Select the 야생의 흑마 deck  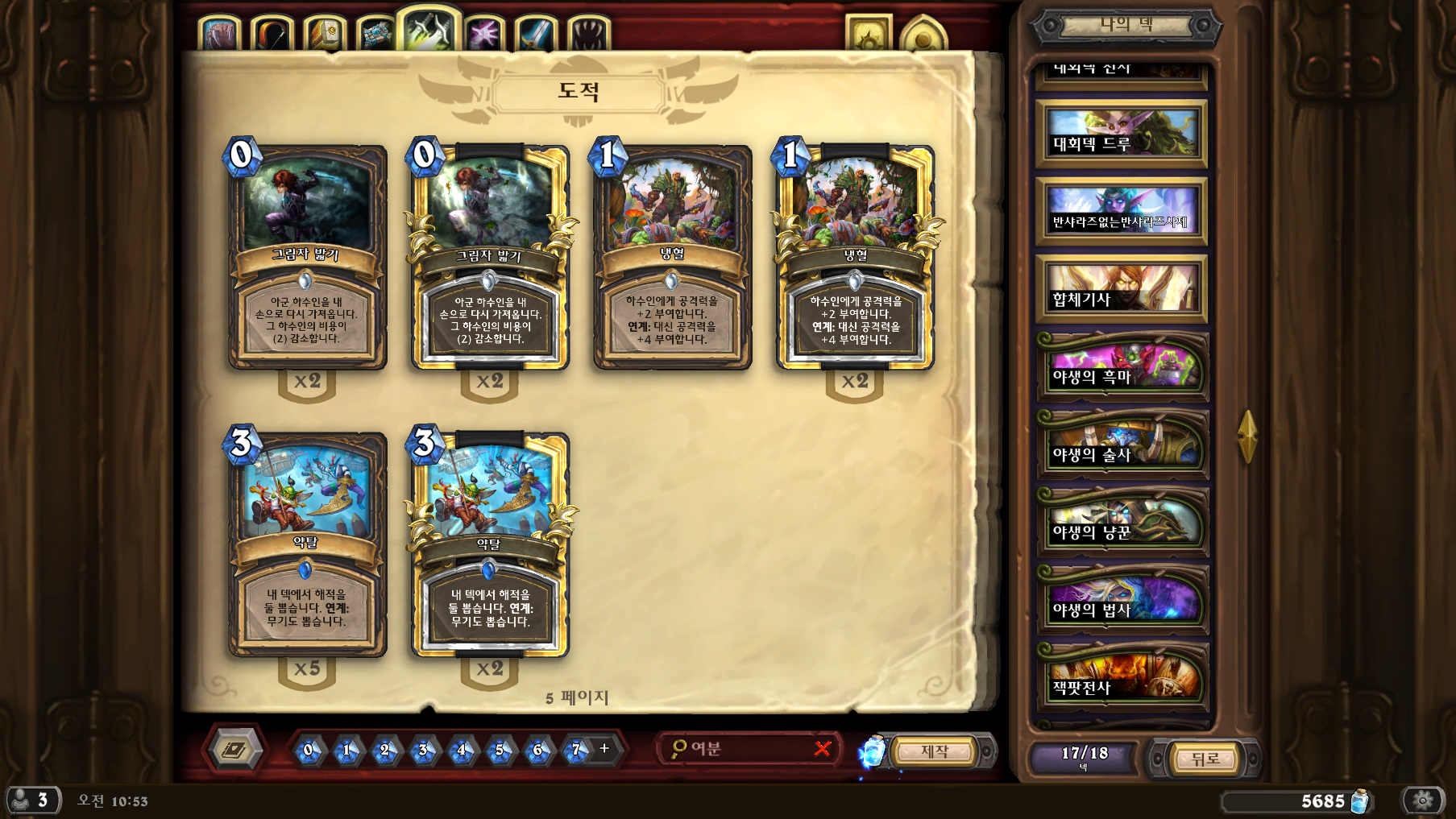tap(1122, 367)
